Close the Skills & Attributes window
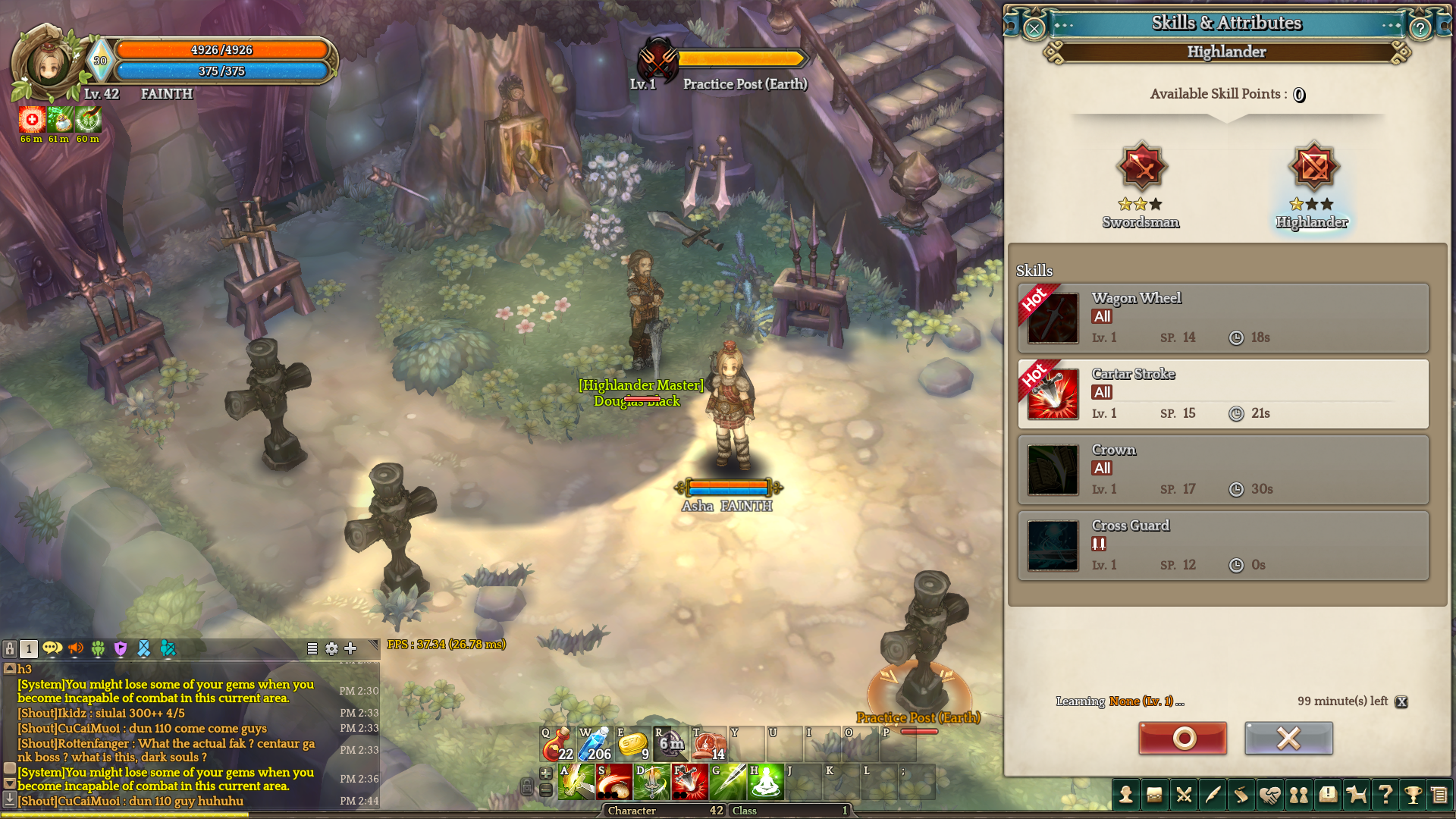 [1034, 29]
